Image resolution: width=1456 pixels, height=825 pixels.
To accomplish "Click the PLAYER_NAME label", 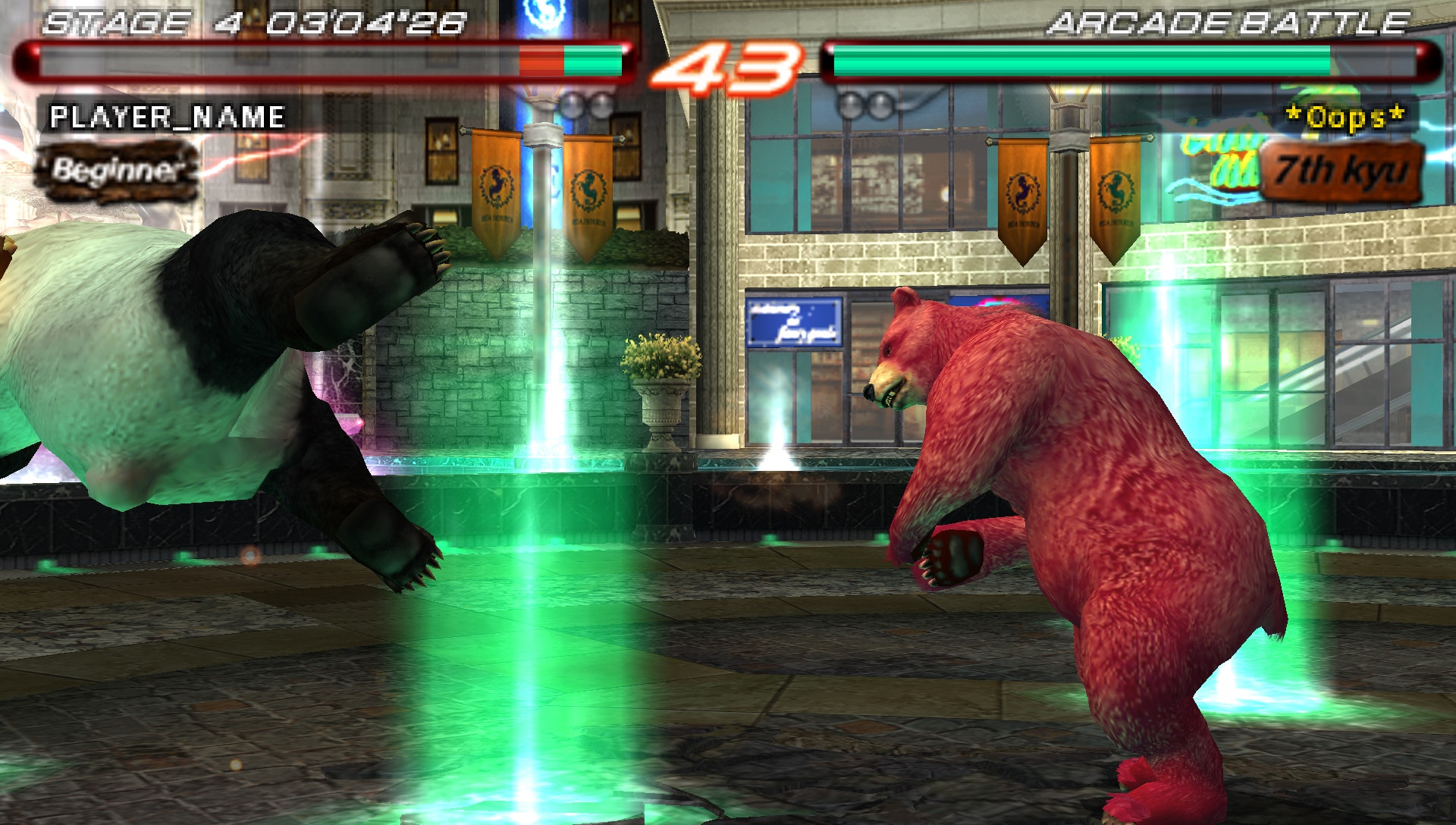I will click(167, 118).
